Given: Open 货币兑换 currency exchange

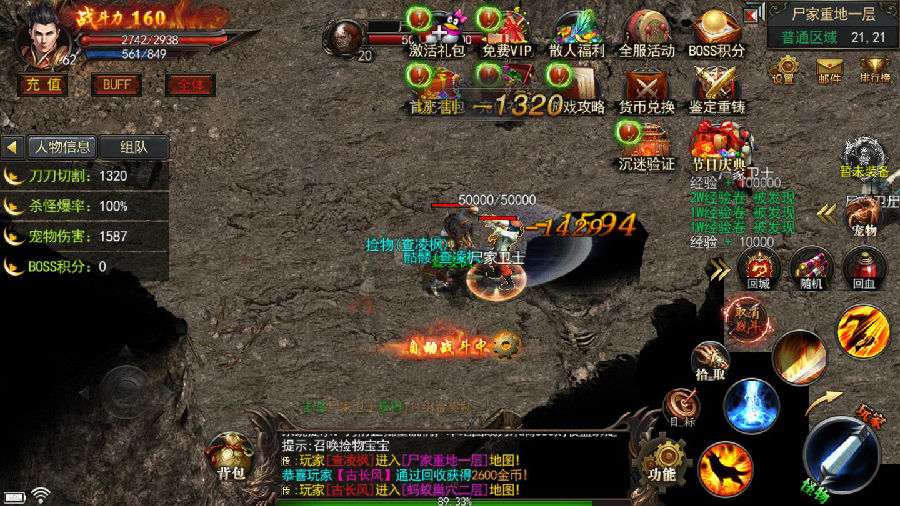Looking at the screenshot, I should (x=647, y=88).
